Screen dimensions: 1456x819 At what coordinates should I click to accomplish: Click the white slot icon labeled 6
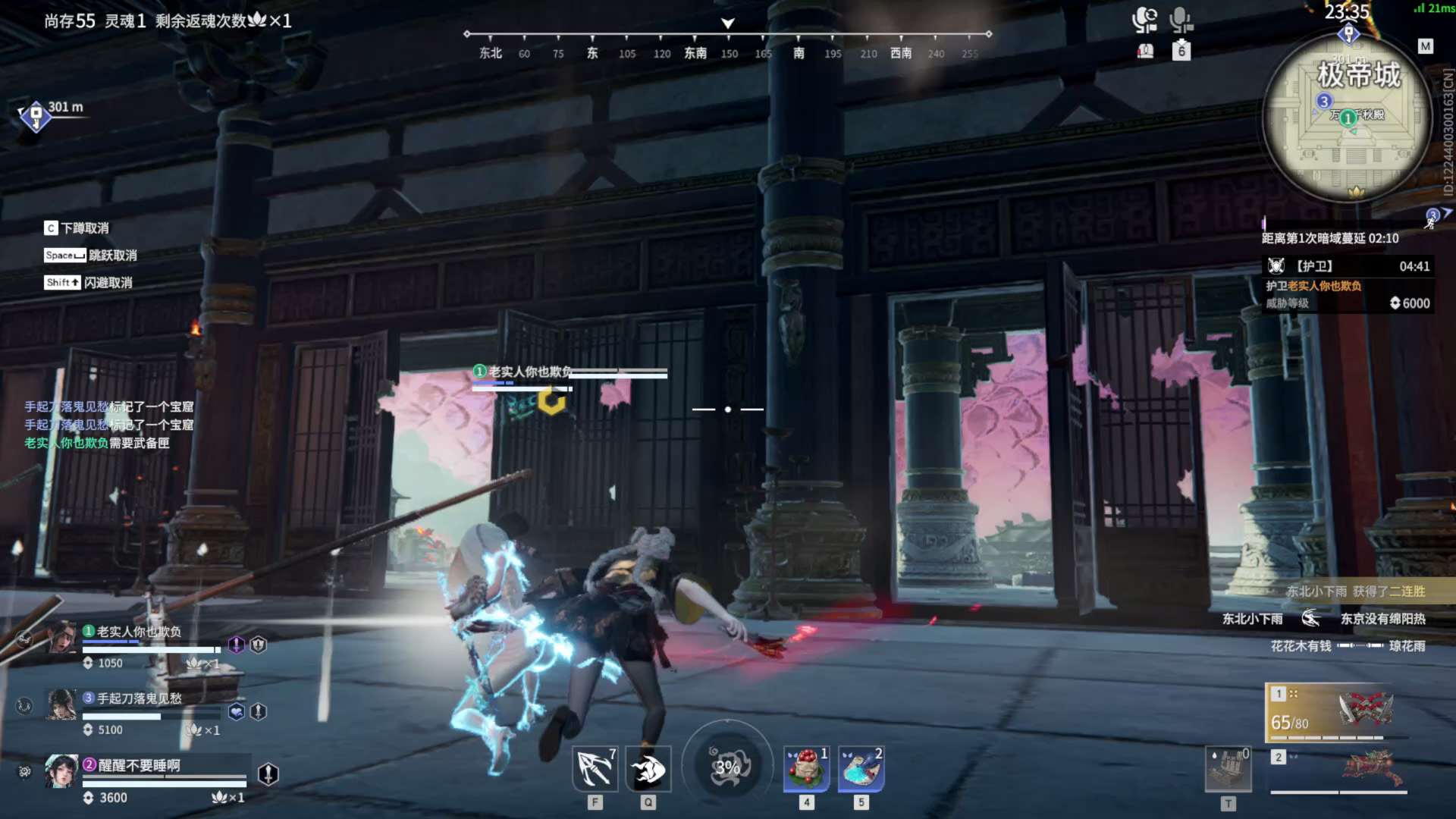pyautogui.click(x=1181, y=52)
